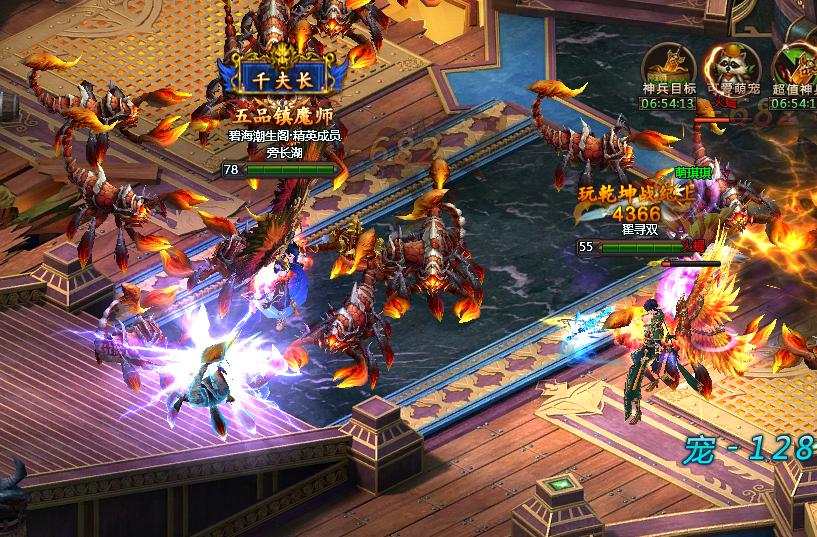Viewport: 817px width, 537px height.
Task: Open the 可爱萌宠 raccoon pet event
Action: coord(732,68)
